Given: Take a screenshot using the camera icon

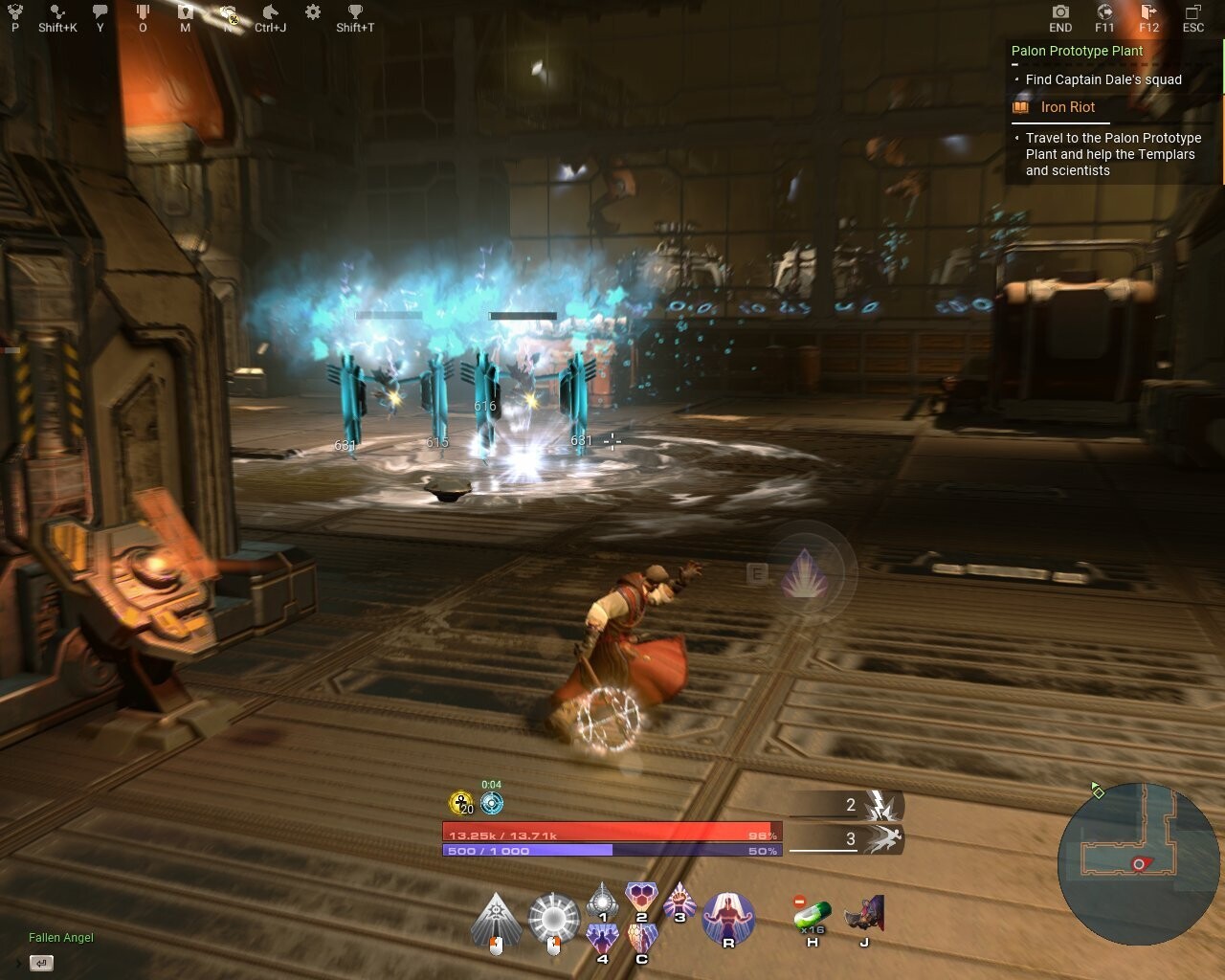Looking at the screenshot, I should 1059,13.
